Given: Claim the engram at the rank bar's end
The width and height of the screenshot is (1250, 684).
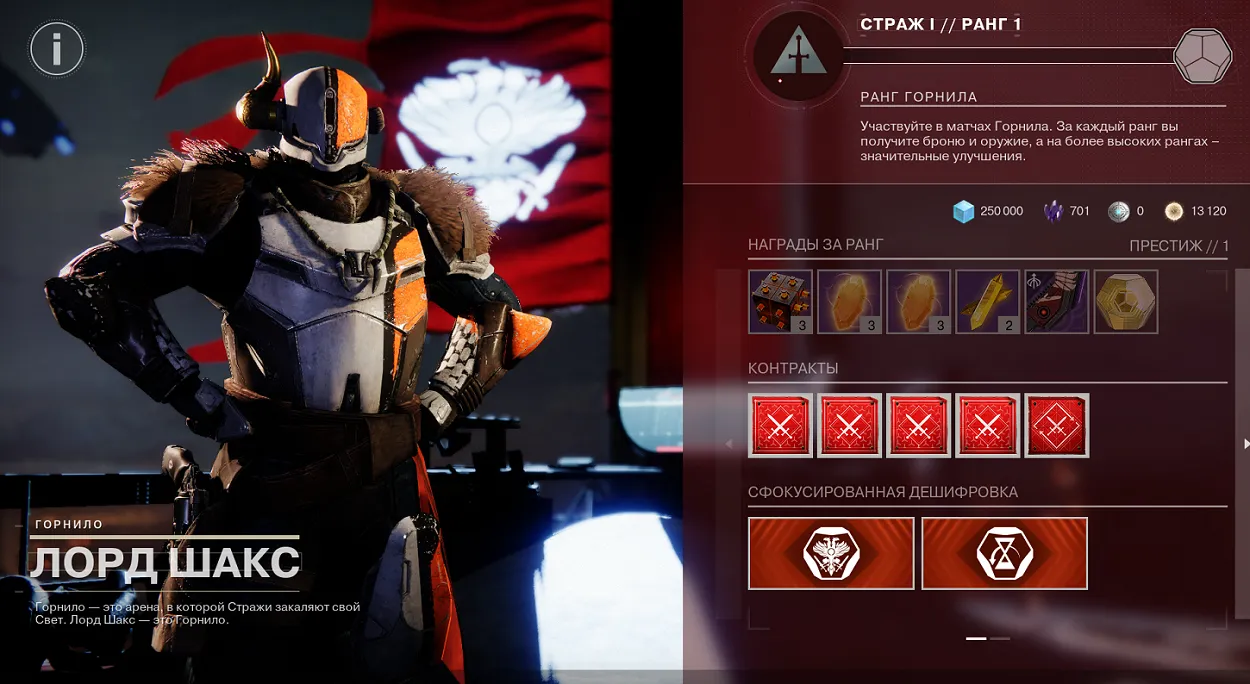Looking at the screenshot, I should click(x=1202, y=56).
